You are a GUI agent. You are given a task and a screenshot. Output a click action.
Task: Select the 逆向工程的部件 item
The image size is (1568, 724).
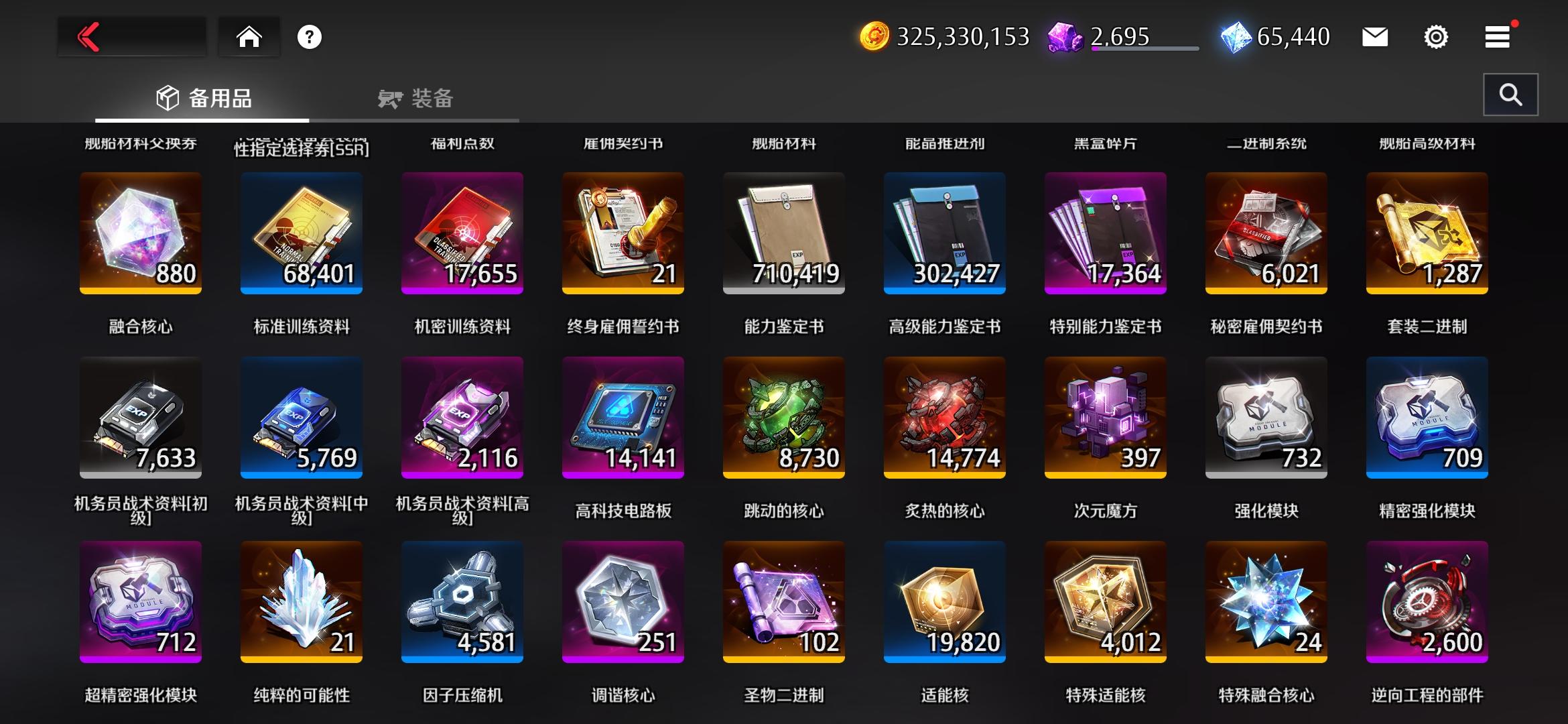point(1427,601)
